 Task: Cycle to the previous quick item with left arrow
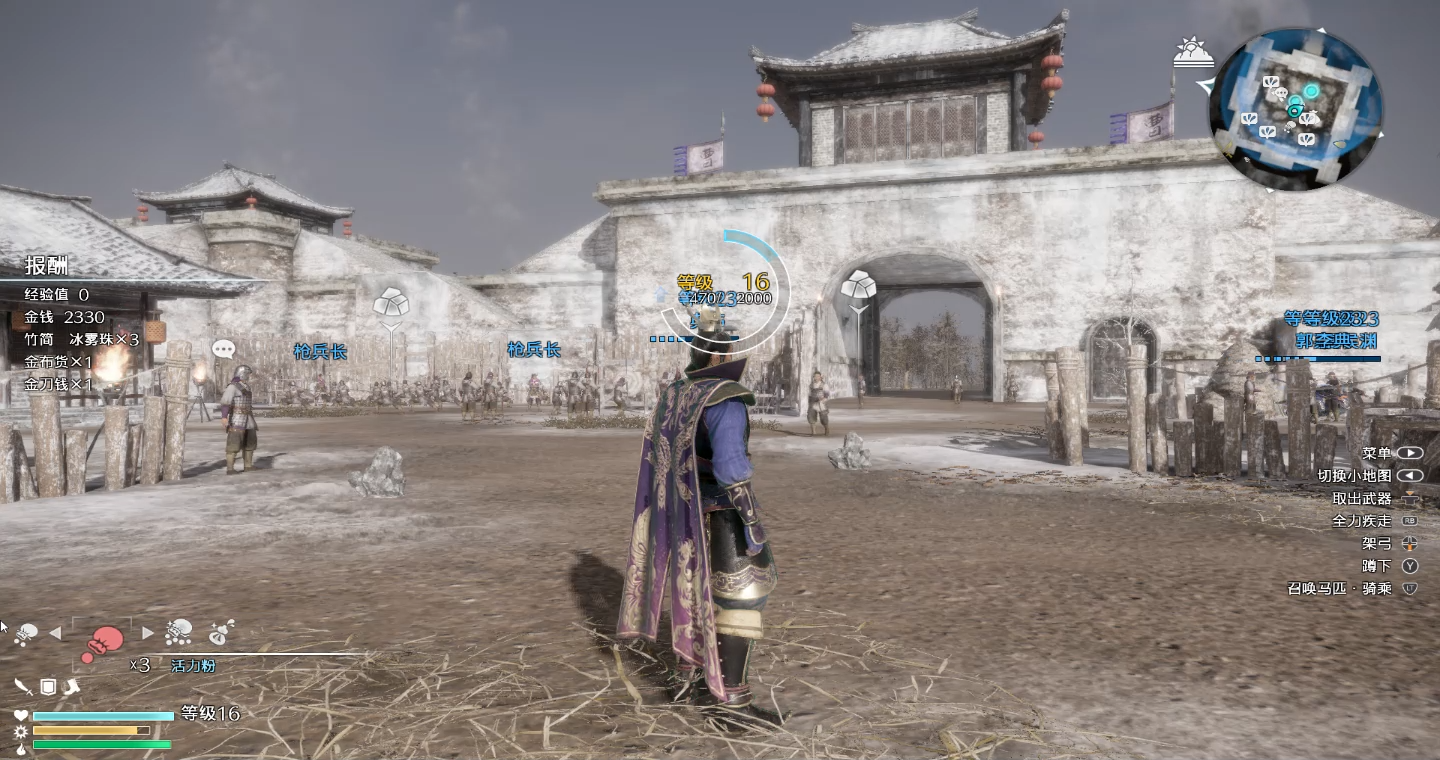(55, 633)
